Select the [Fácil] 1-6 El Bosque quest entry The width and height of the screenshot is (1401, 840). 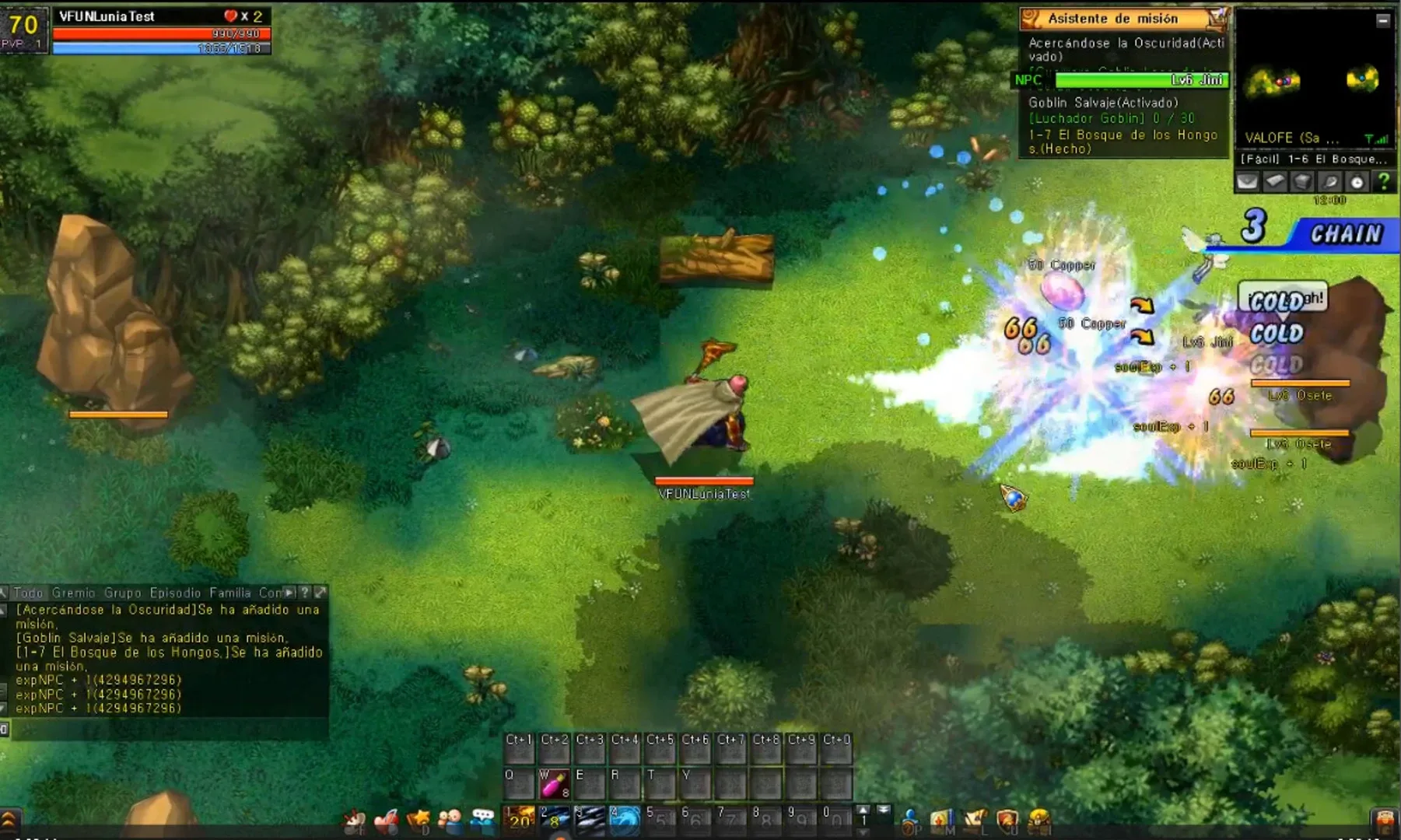pyautogui.click(x=1315, y=158)
